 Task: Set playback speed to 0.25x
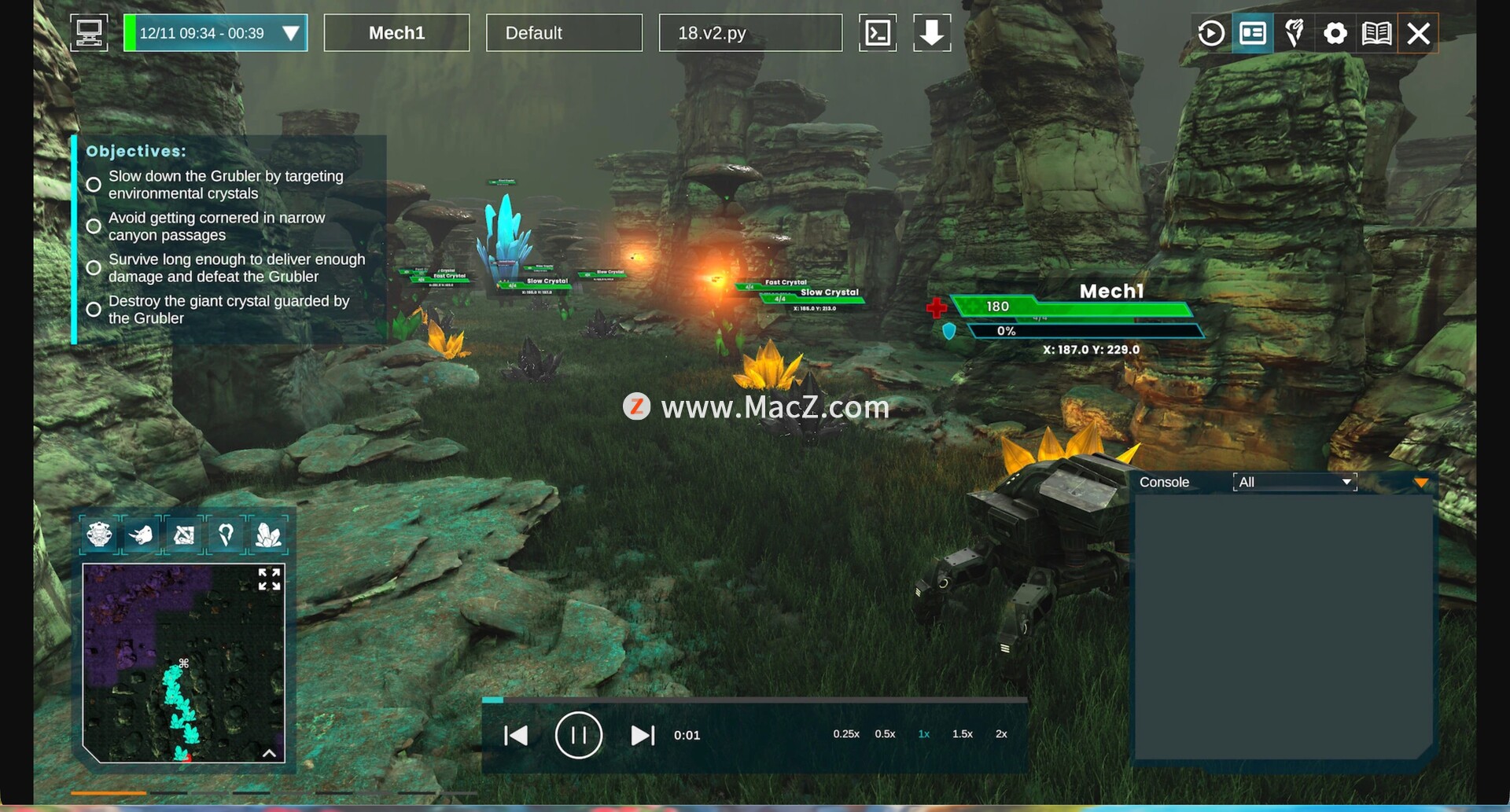[x=846, y=734]
